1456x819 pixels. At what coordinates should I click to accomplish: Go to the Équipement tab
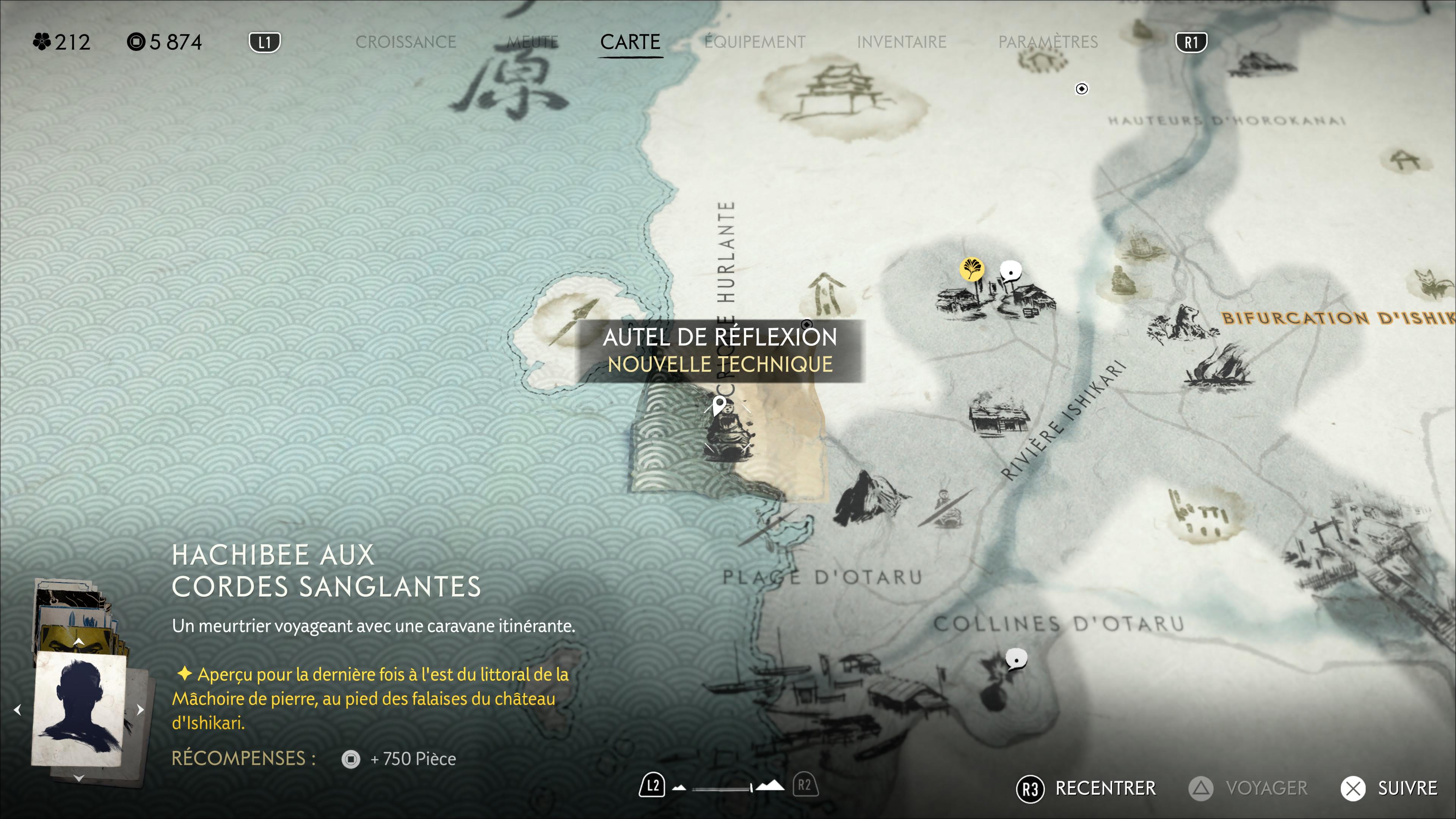(755, 42)
